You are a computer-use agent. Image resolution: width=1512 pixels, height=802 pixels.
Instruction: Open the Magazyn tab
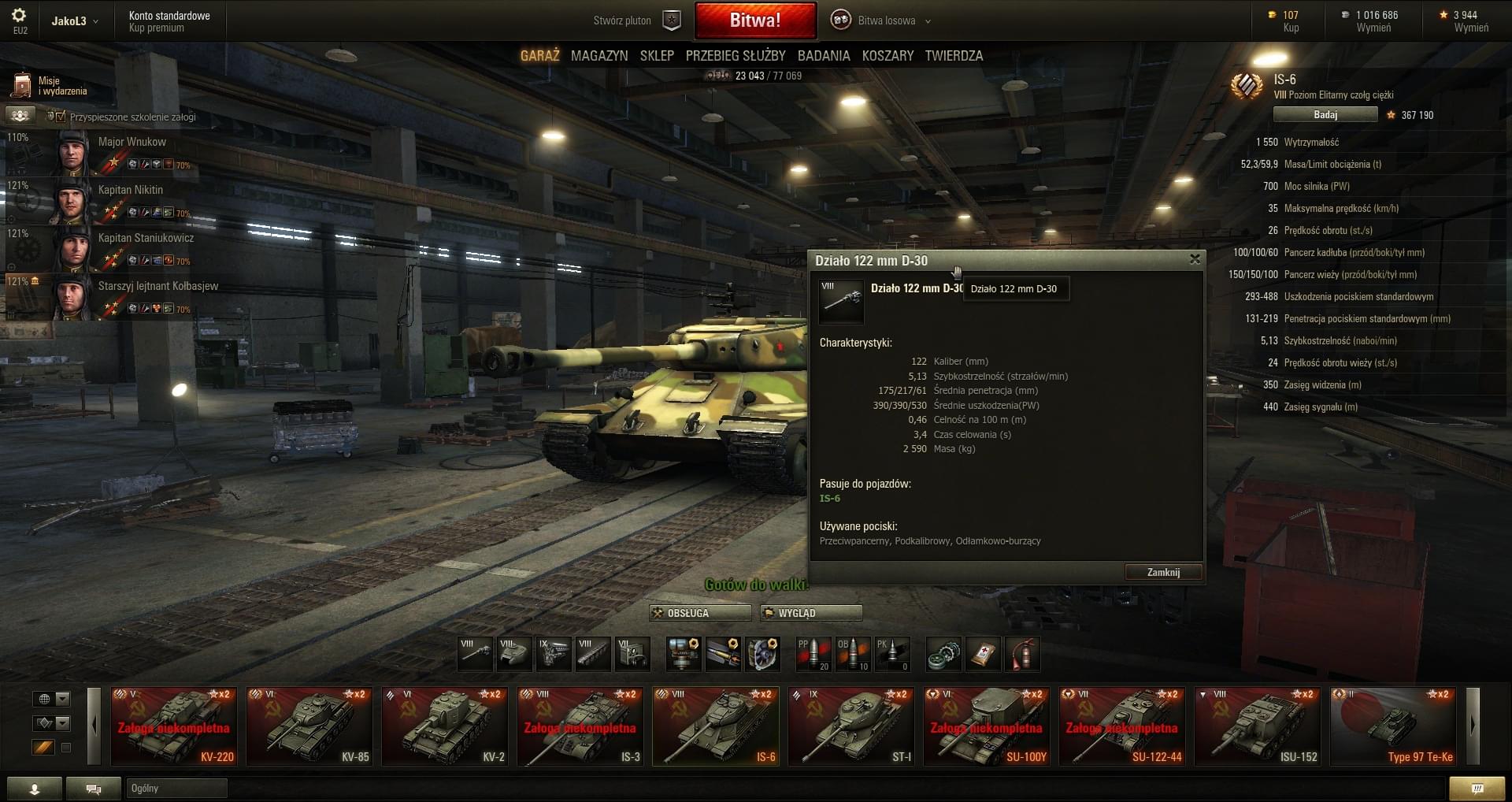[599, 56]
